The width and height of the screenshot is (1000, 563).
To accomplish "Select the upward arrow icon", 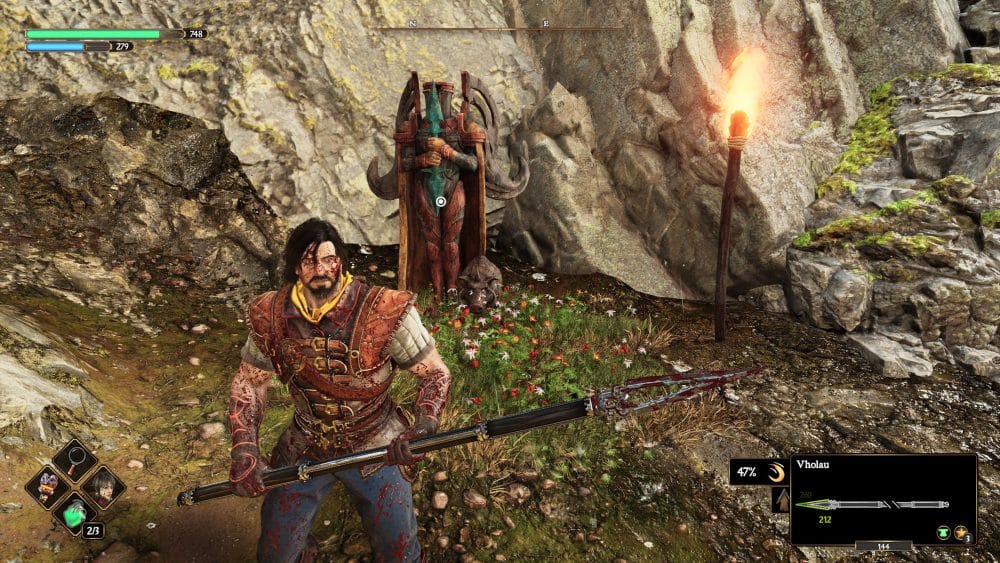I will point(781,501).
